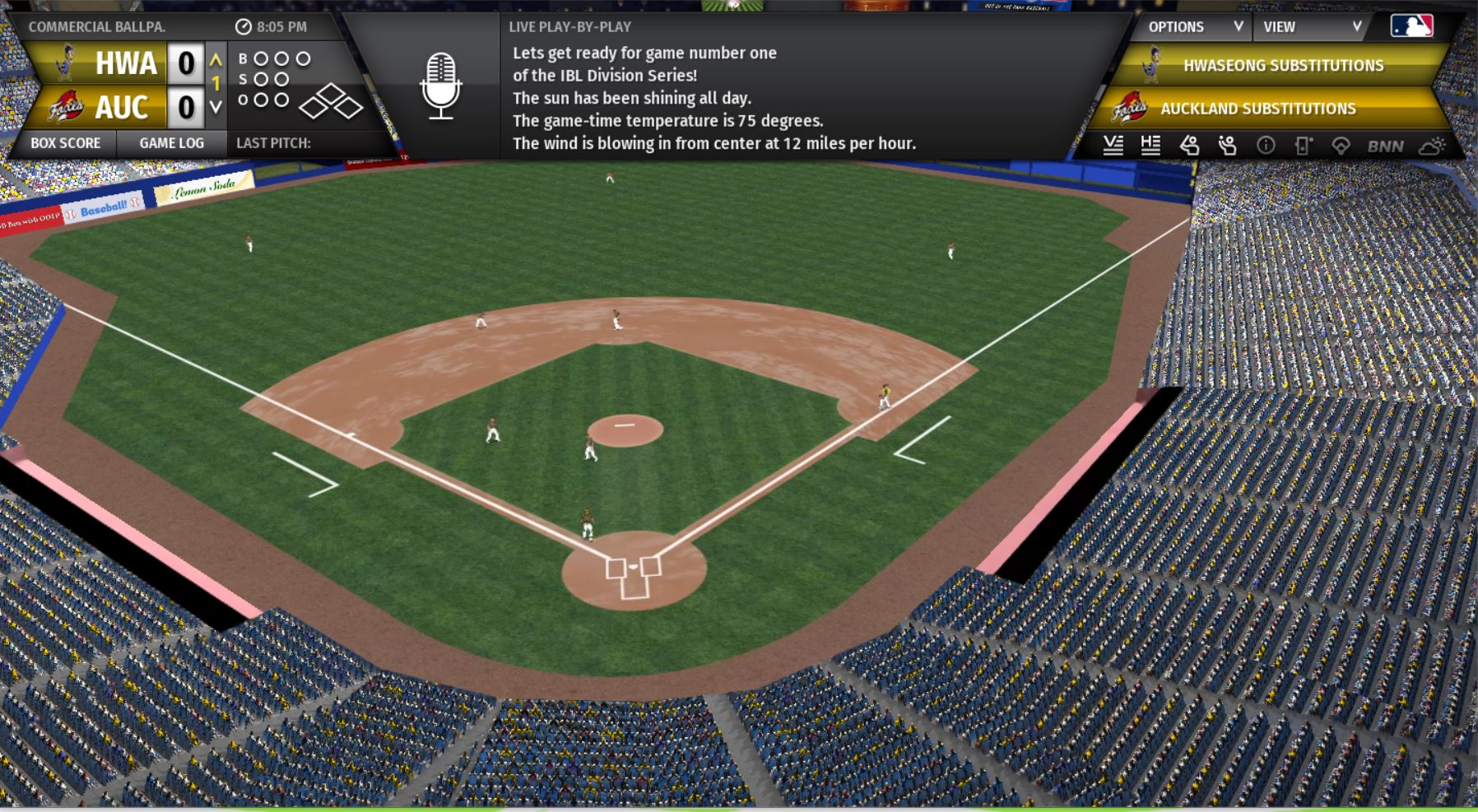The image size is (1478, 812).
Task: Open the ballpark diamond icon
Action: tap(1341, 146)
